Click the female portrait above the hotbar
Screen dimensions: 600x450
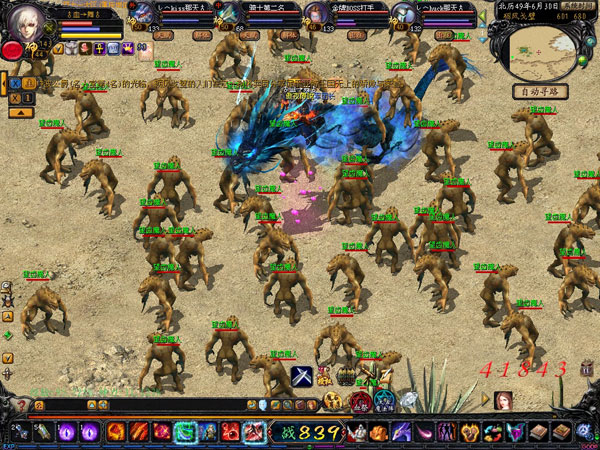(502, 400)
